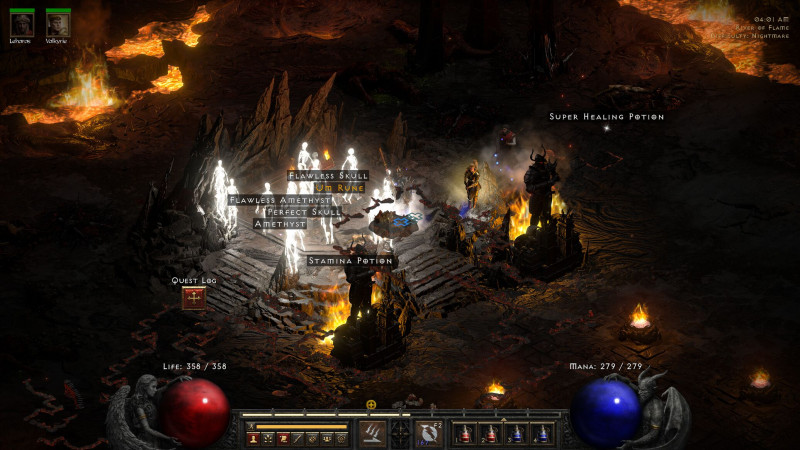
Task: Open the character screen from the mini menu
Action: (x=252, y=438)
